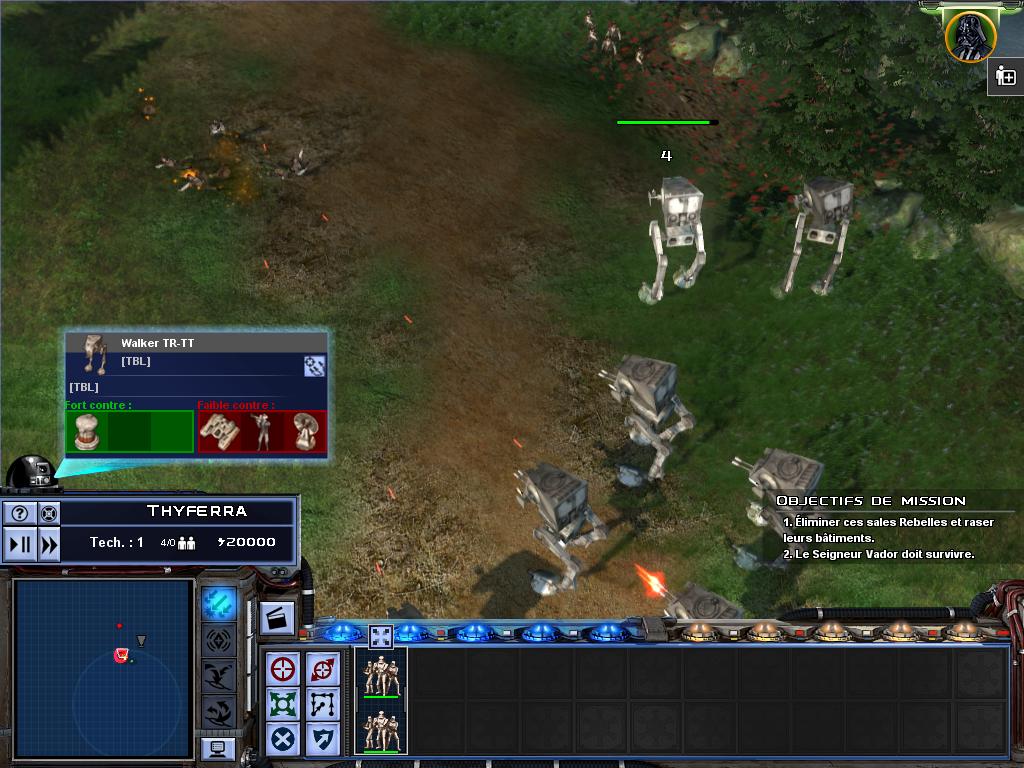Click the R2 droid advisor icon
1024x768 pixels.
point(34,472)
